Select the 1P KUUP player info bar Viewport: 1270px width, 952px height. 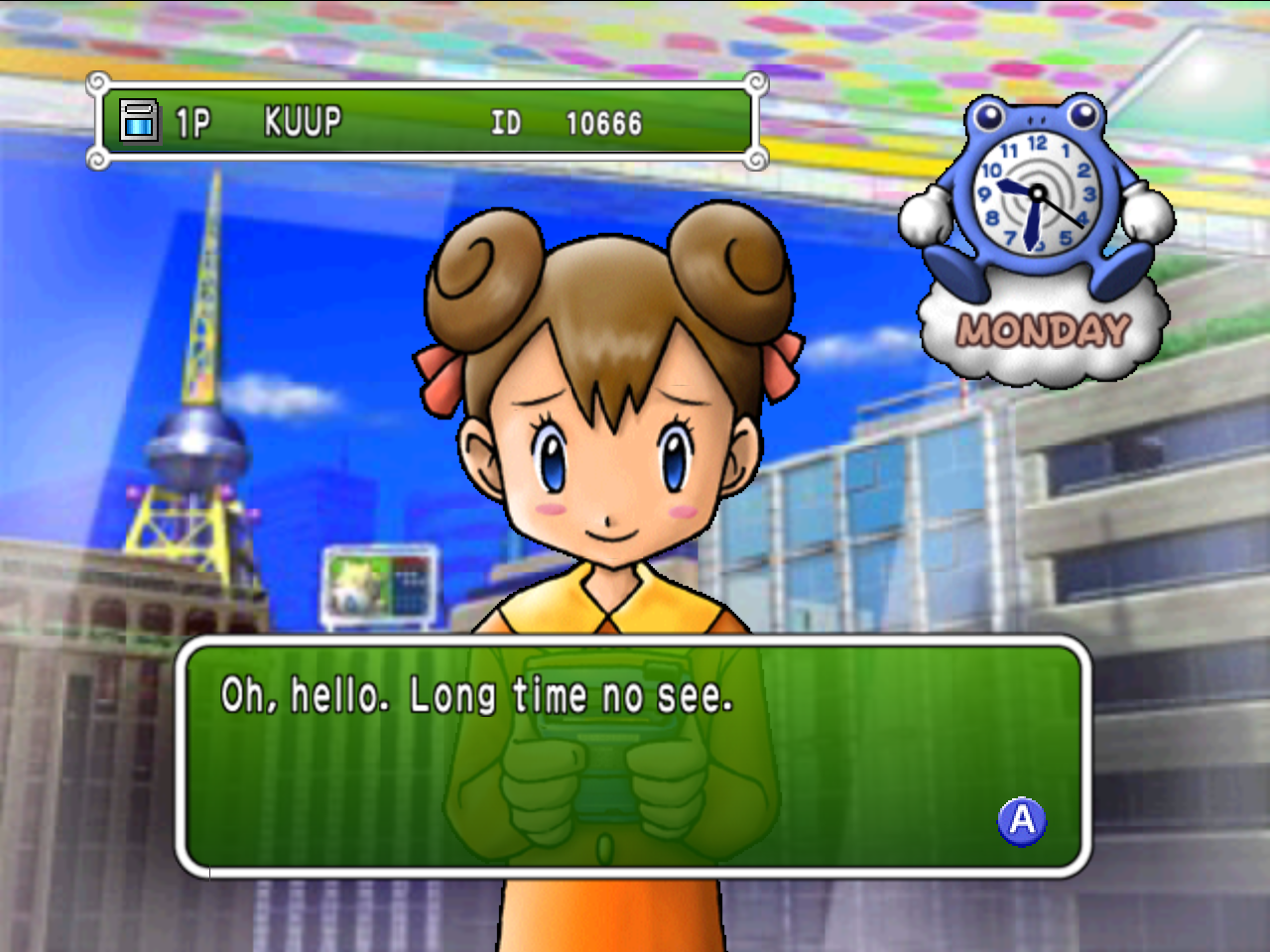427,122
